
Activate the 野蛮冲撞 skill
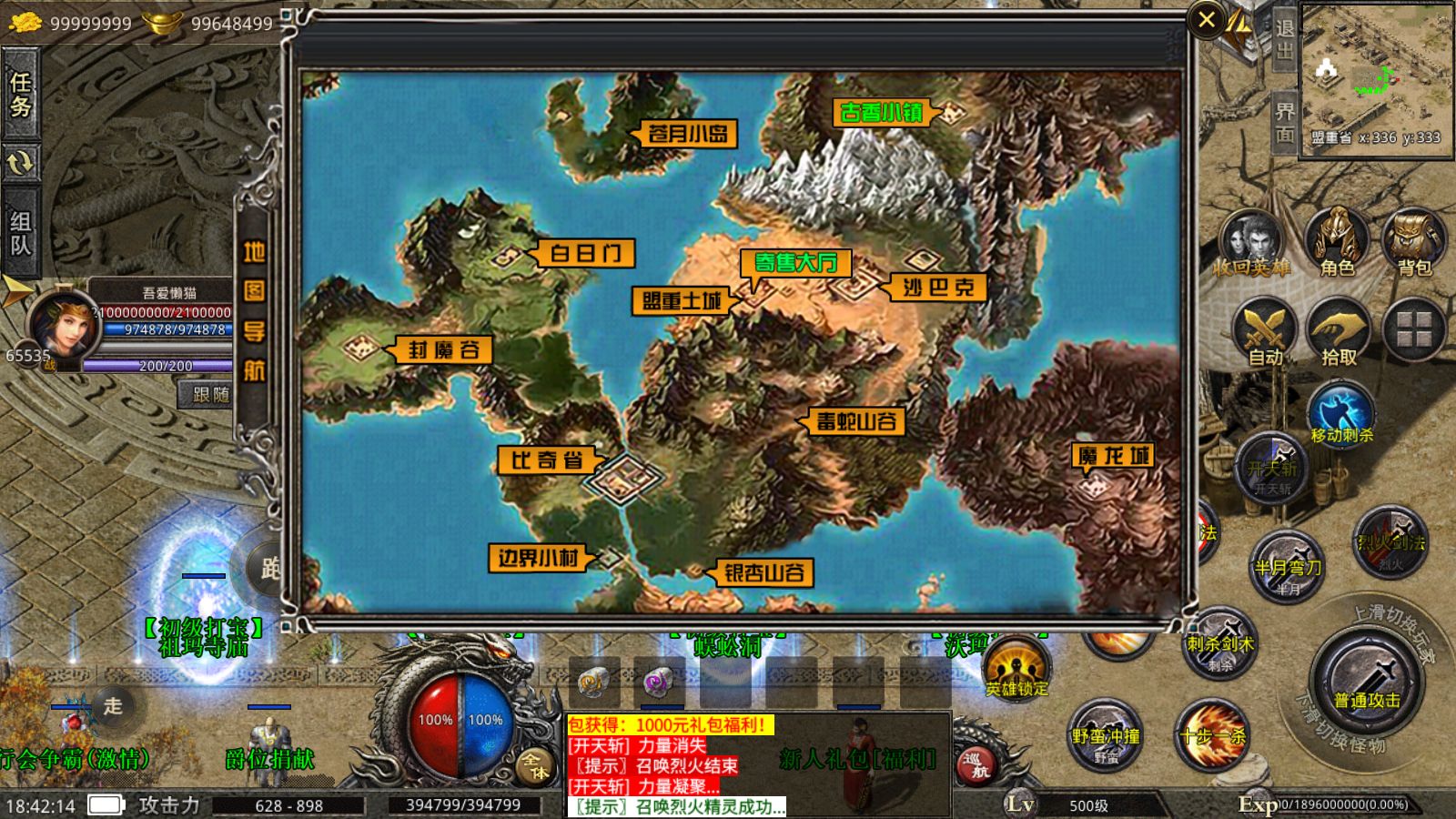[1106, 735]
